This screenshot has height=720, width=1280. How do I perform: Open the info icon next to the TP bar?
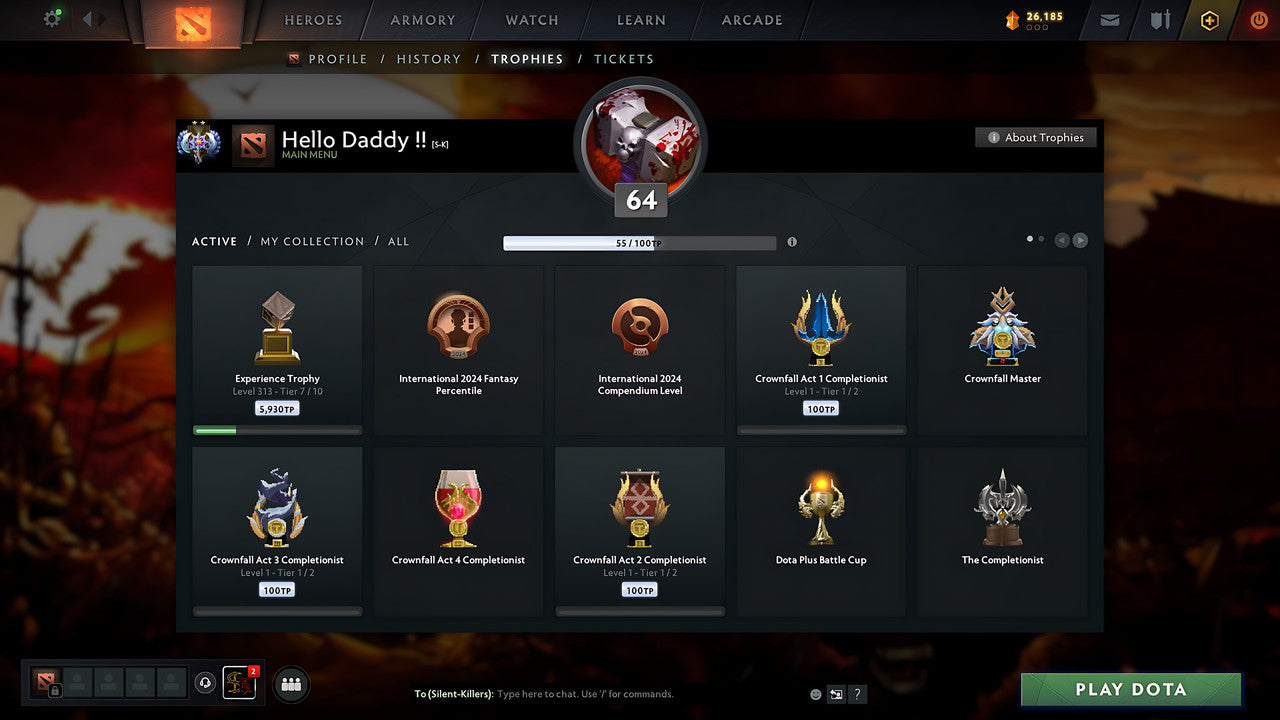click(793, 242)
